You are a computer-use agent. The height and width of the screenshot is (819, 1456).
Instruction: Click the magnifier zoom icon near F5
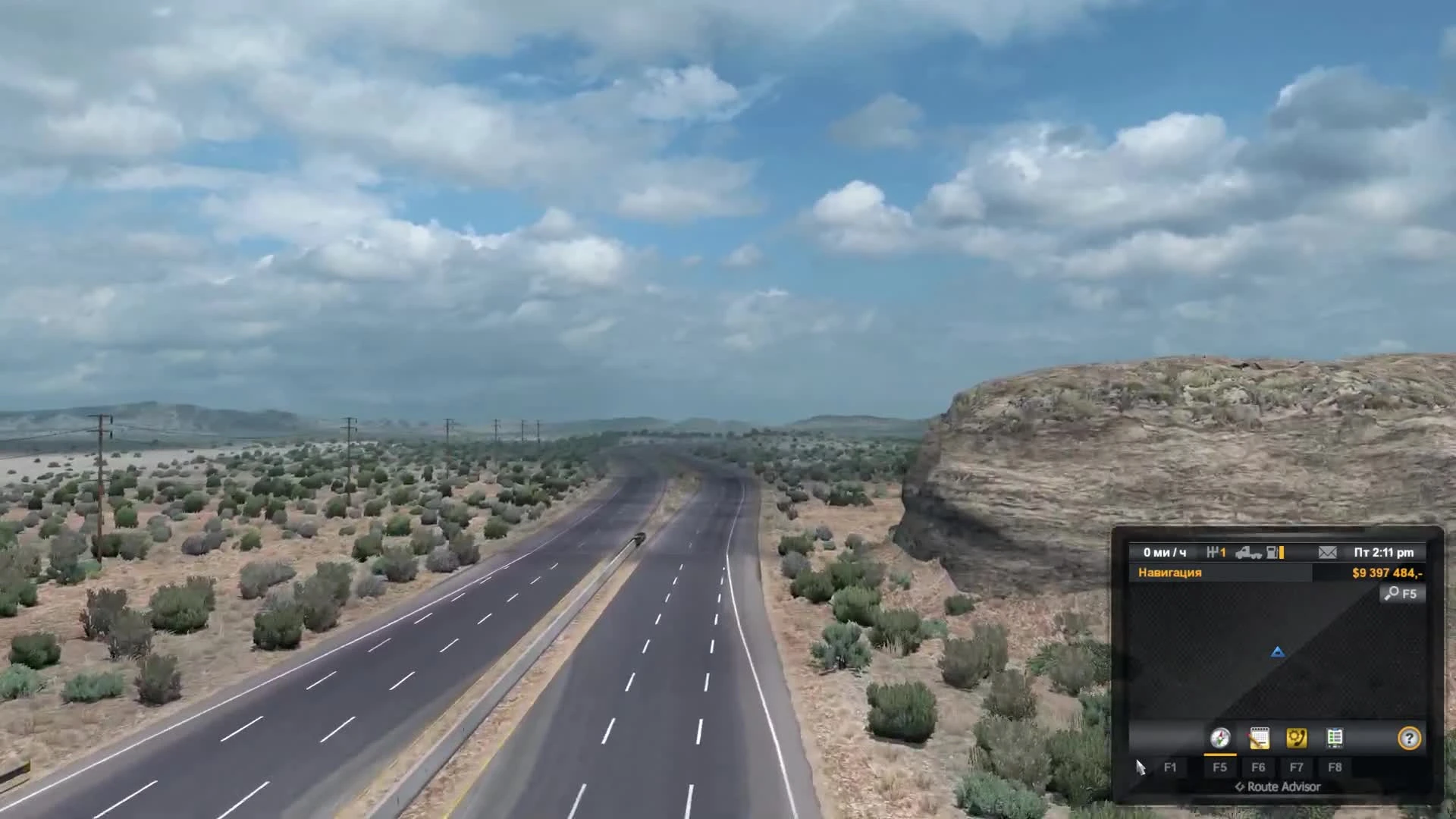pyautogui.click(x=1393, y=594)
